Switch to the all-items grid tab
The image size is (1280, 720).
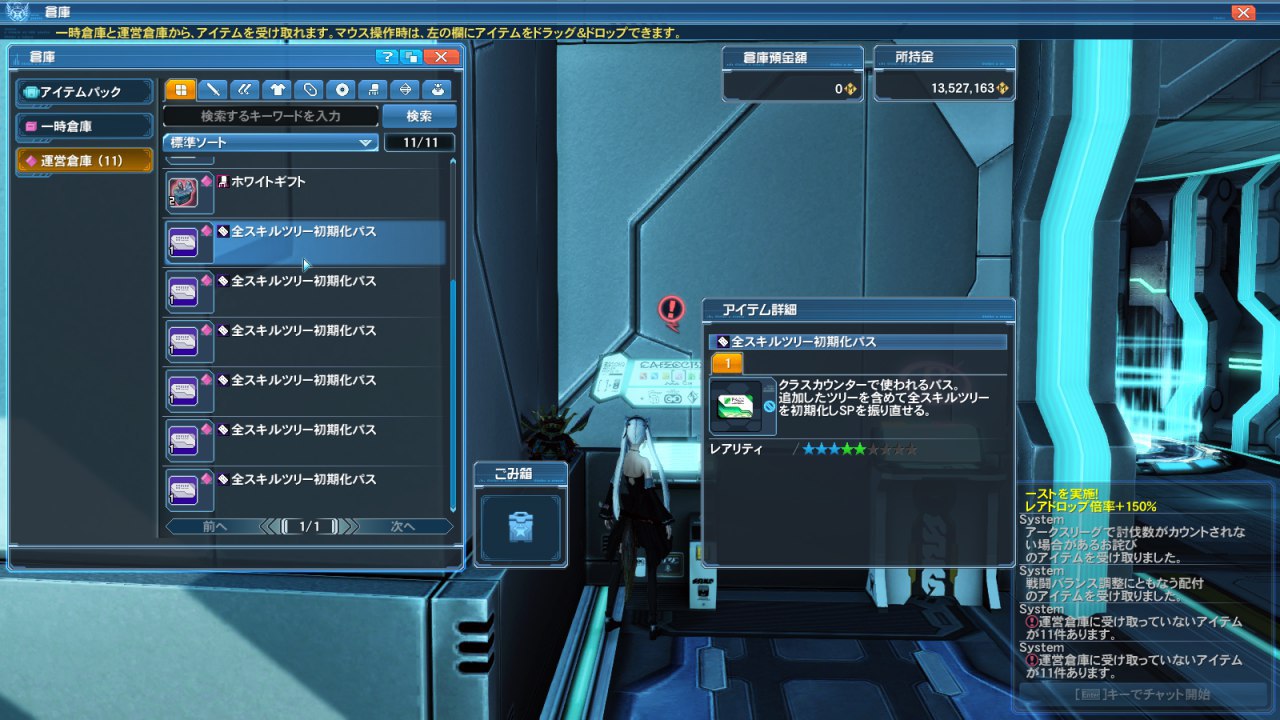(181, 90)
